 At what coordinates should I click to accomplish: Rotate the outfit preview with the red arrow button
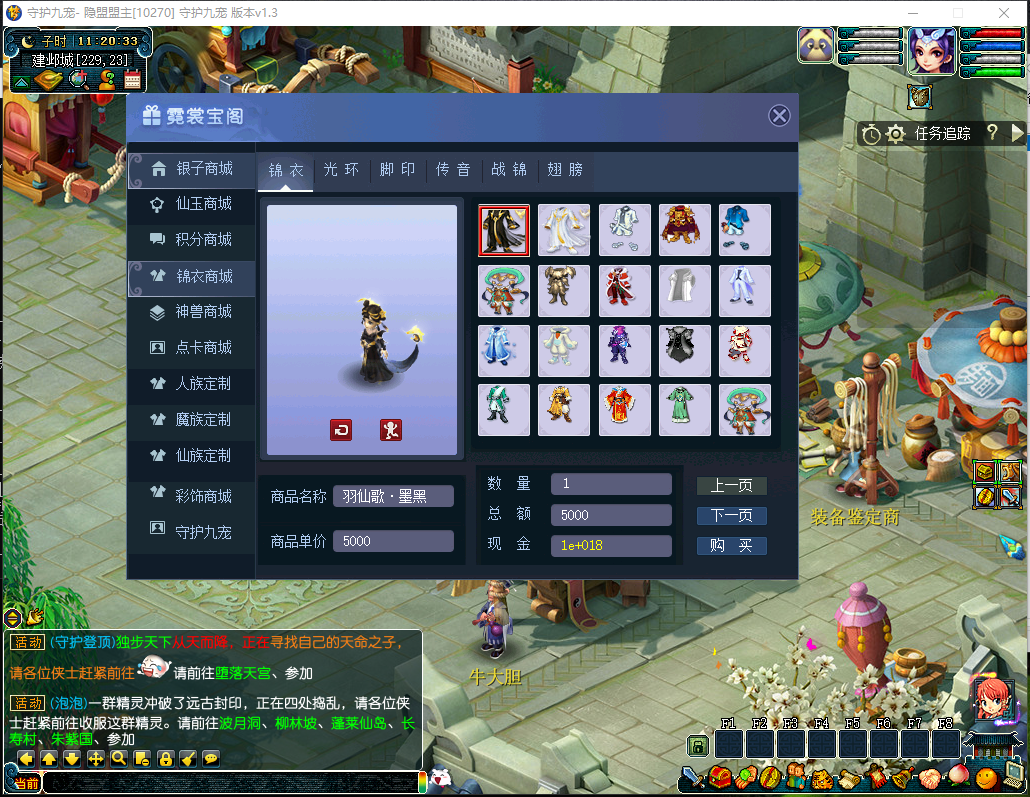pos(341,430)
